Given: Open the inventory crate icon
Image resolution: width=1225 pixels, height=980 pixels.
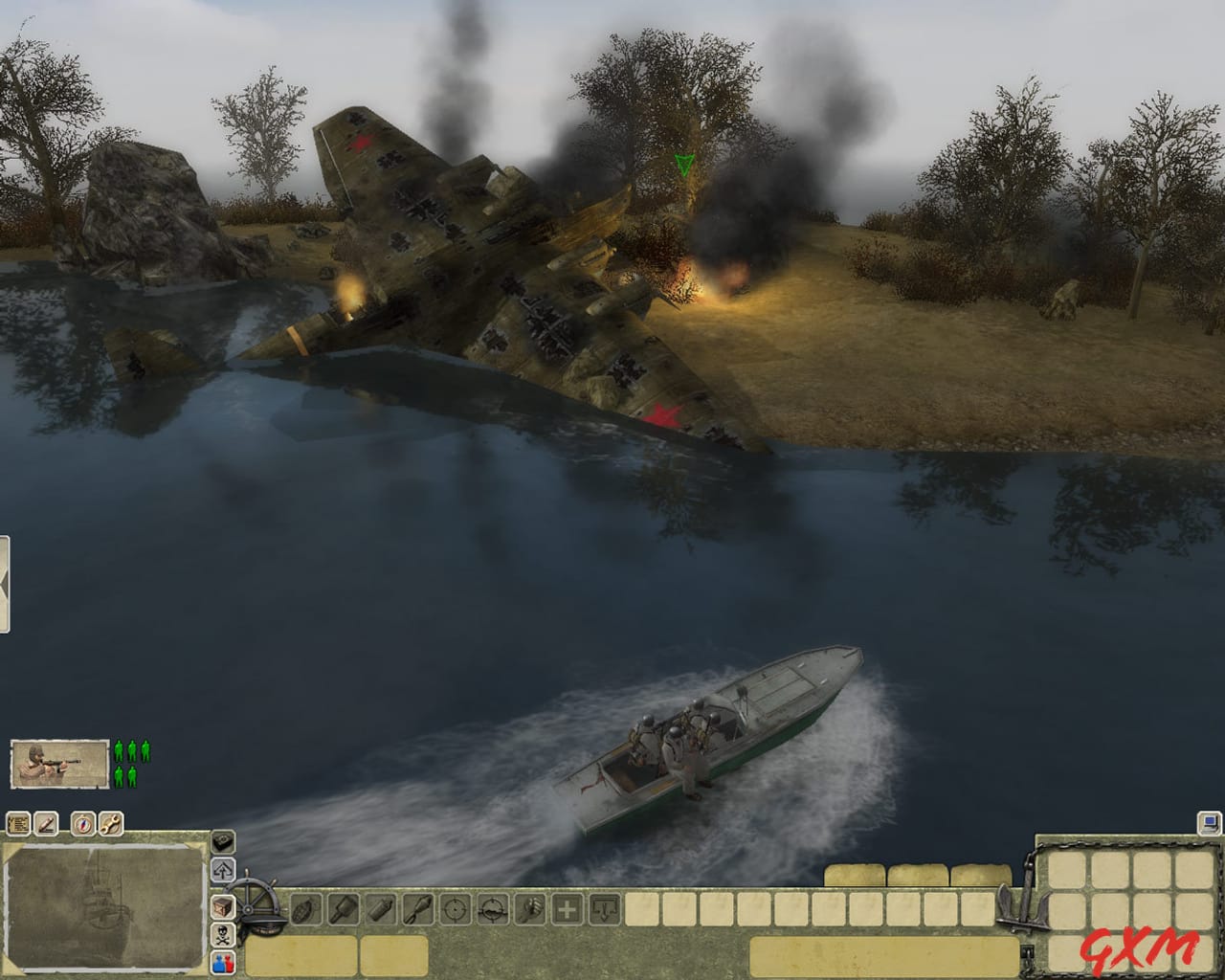Looking at the screenshot, I should 223,906.
